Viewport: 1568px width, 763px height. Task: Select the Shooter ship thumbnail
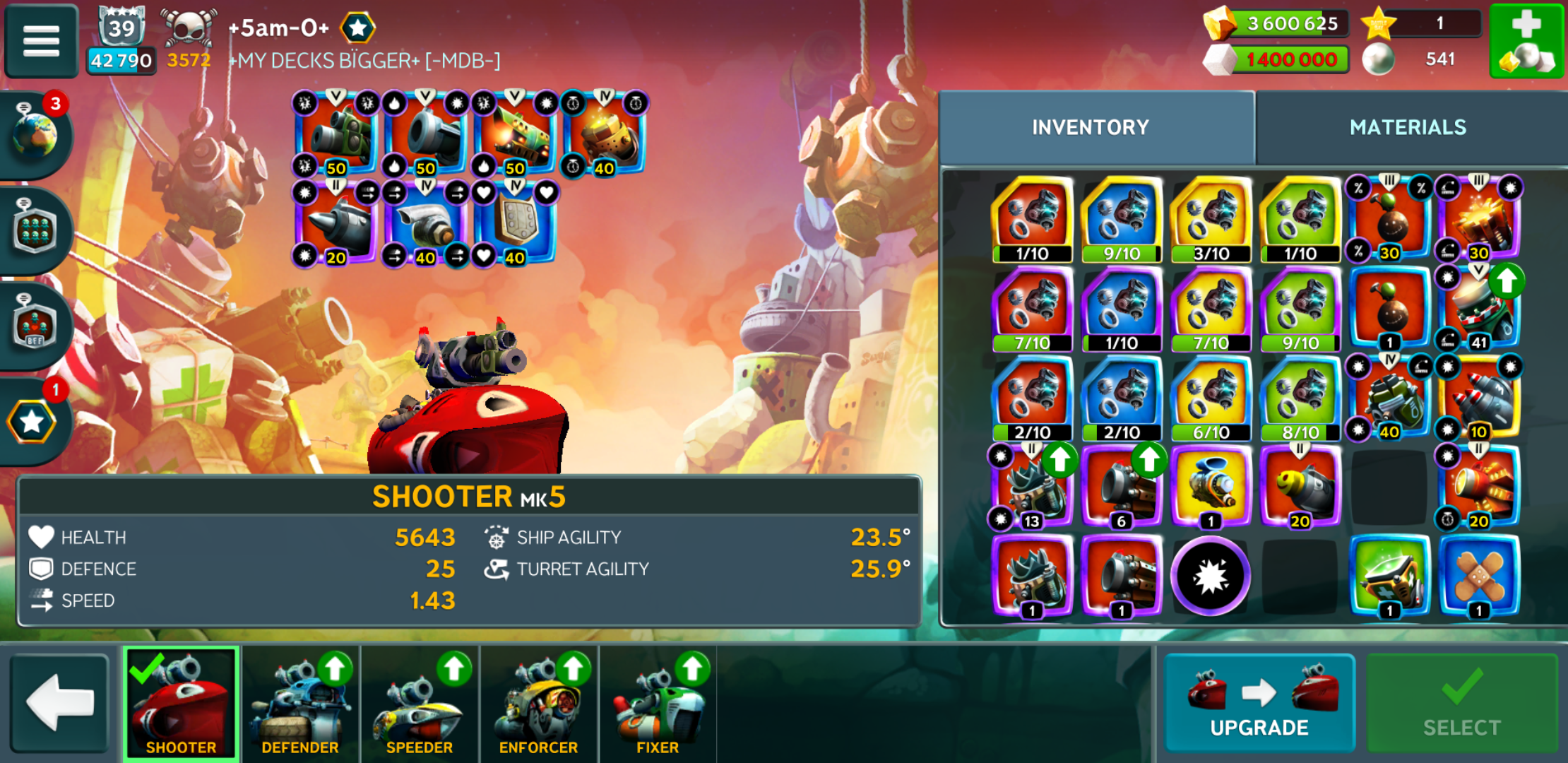point(181,703)
